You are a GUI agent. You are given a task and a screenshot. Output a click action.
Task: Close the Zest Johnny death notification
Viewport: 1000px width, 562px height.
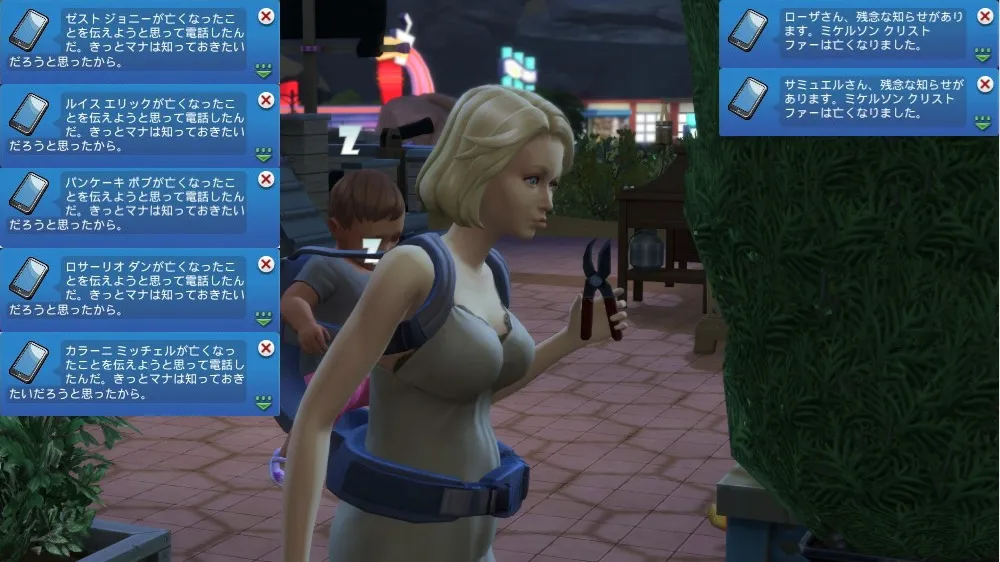(x=266, y=16)
